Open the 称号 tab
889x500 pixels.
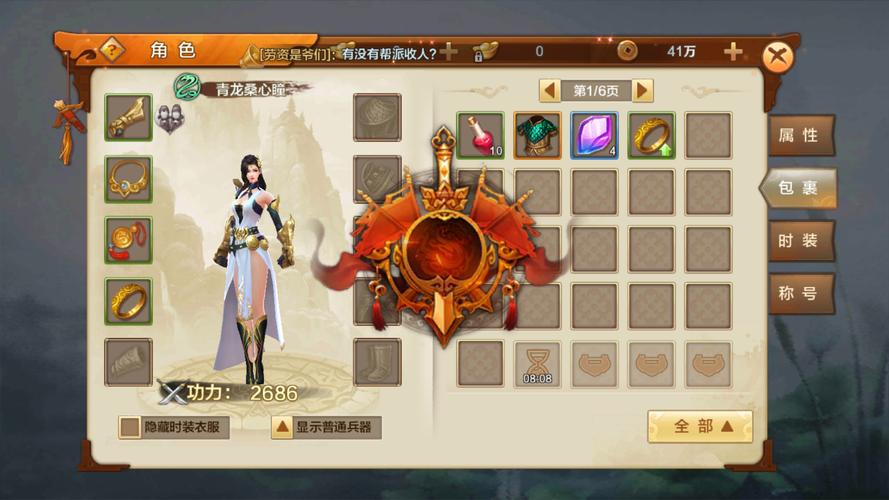tap(799, 294)
